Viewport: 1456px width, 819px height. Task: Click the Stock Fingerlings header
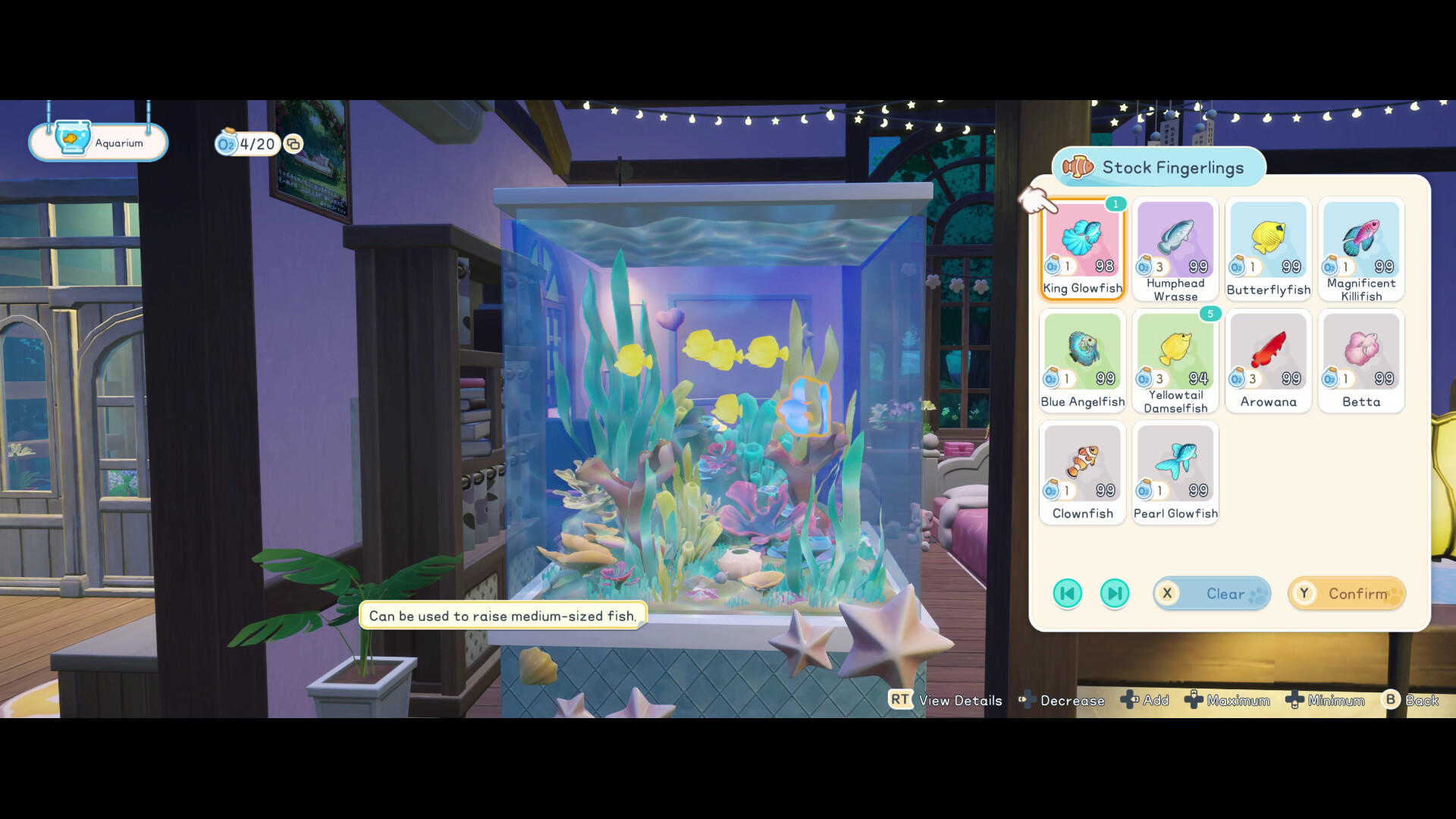[1158, 168]
